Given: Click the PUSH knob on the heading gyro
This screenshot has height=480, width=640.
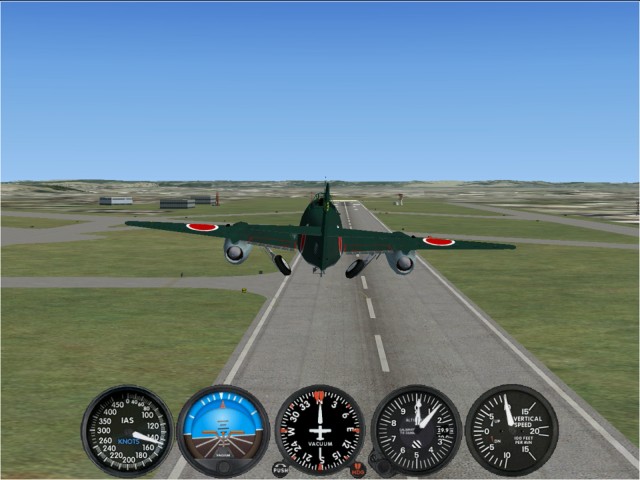Looking at the screenshot, I should (280, 468).
